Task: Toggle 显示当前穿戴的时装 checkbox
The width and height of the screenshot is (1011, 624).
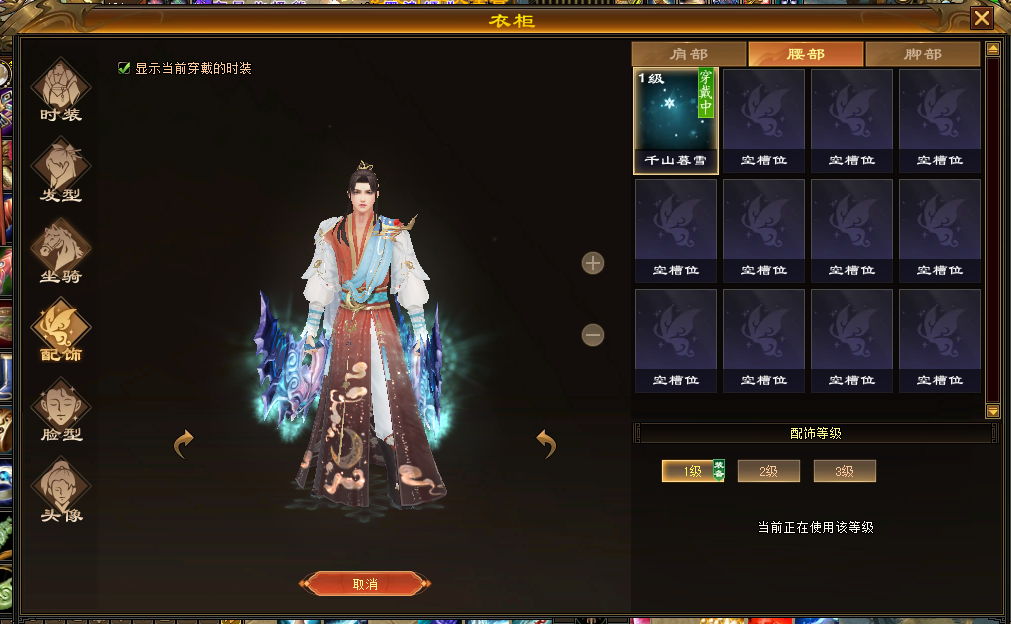Action: [124, 68]
